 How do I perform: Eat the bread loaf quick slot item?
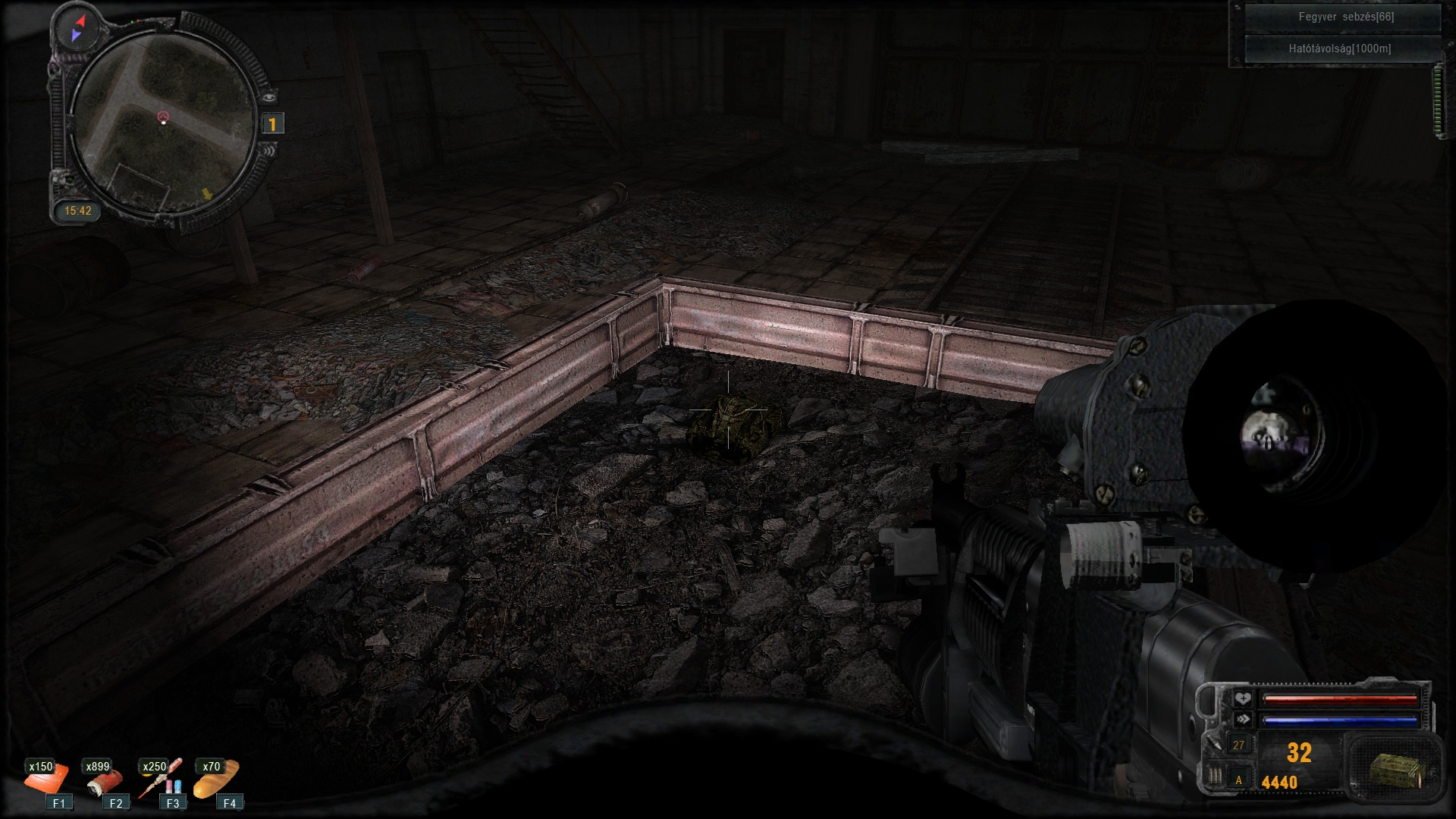point(216,780)
